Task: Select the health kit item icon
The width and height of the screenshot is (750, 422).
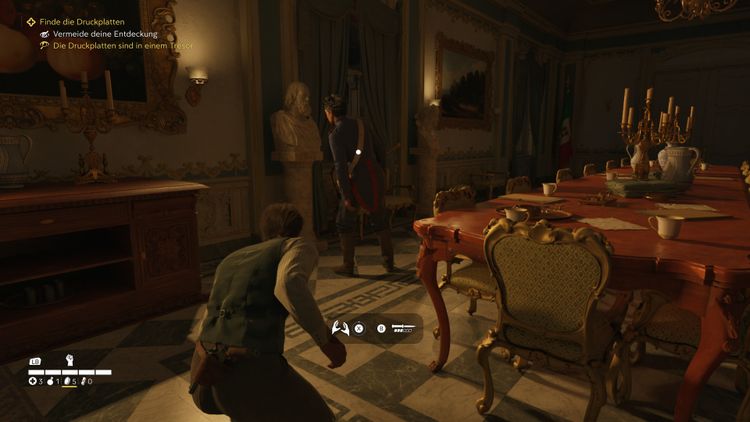Action: click(x=32, y=381)
